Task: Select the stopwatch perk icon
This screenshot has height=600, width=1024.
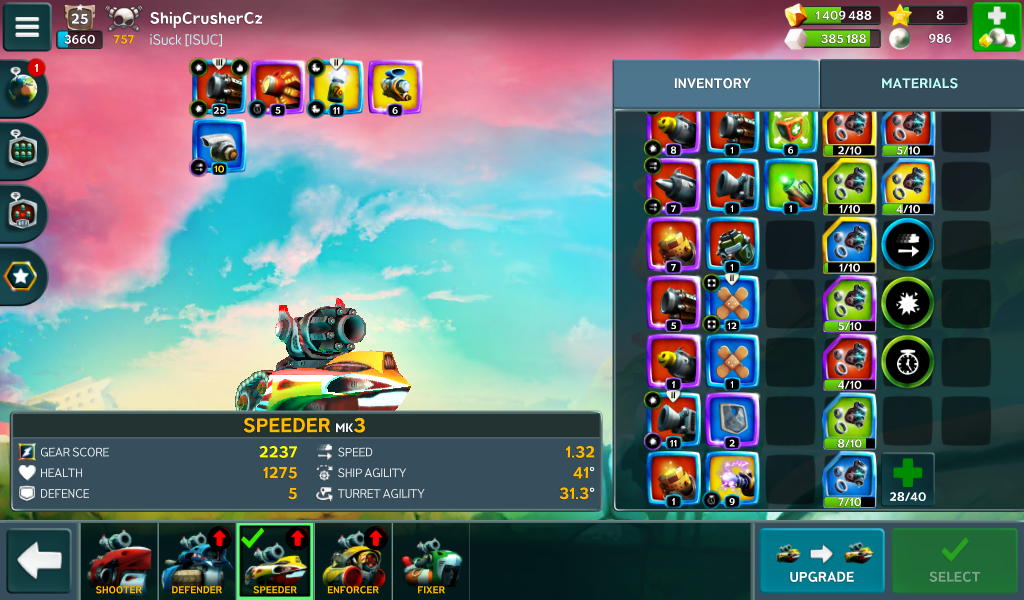Action: pos(908,361)
